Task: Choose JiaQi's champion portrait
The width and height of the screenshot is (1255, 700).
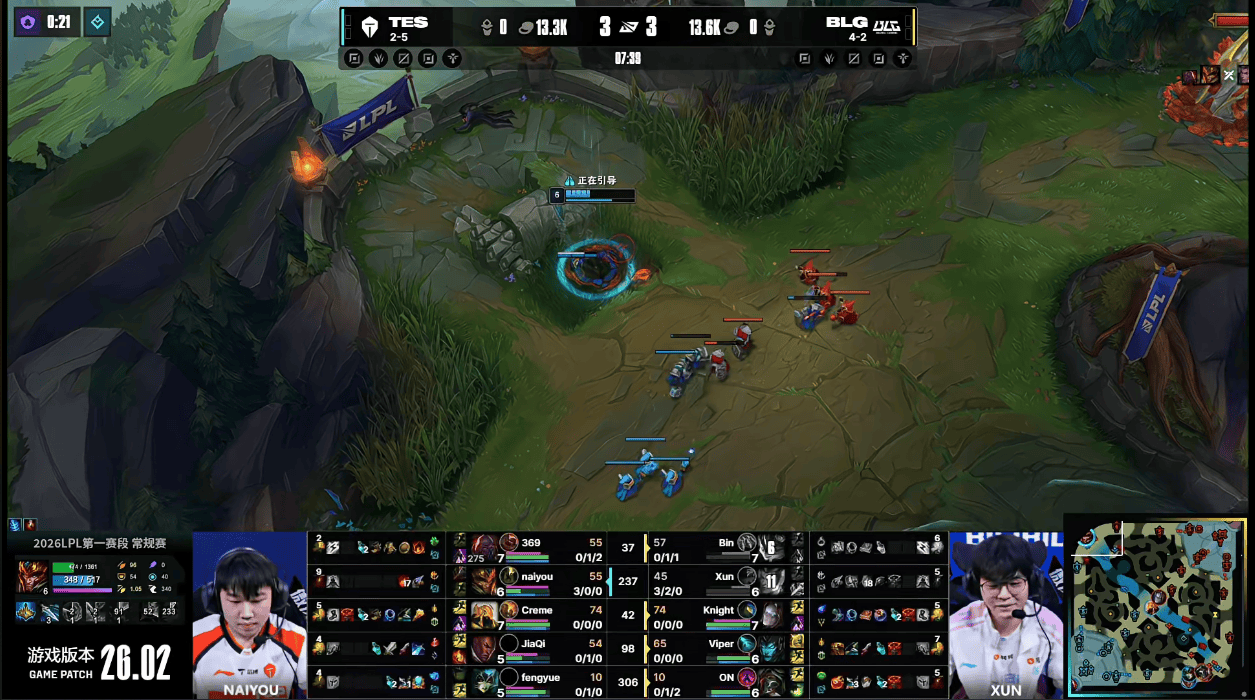Action: coord(486,647)
